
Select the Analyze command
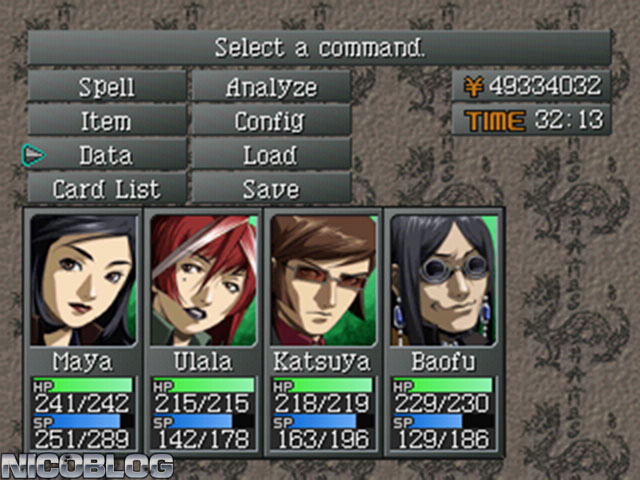[271, 87]
